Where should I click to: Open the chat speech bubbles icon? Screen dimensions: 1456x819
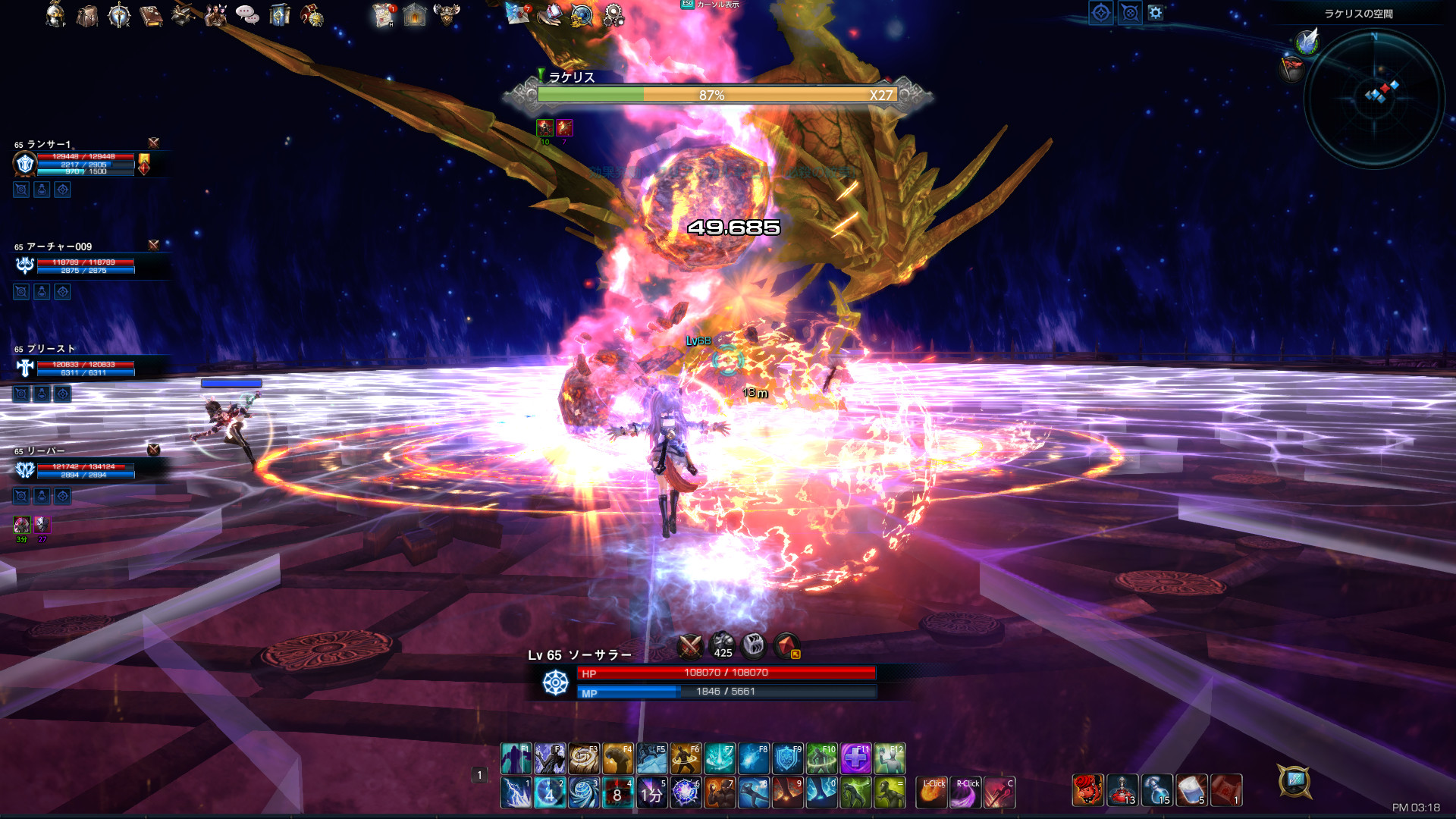[246, 14]
